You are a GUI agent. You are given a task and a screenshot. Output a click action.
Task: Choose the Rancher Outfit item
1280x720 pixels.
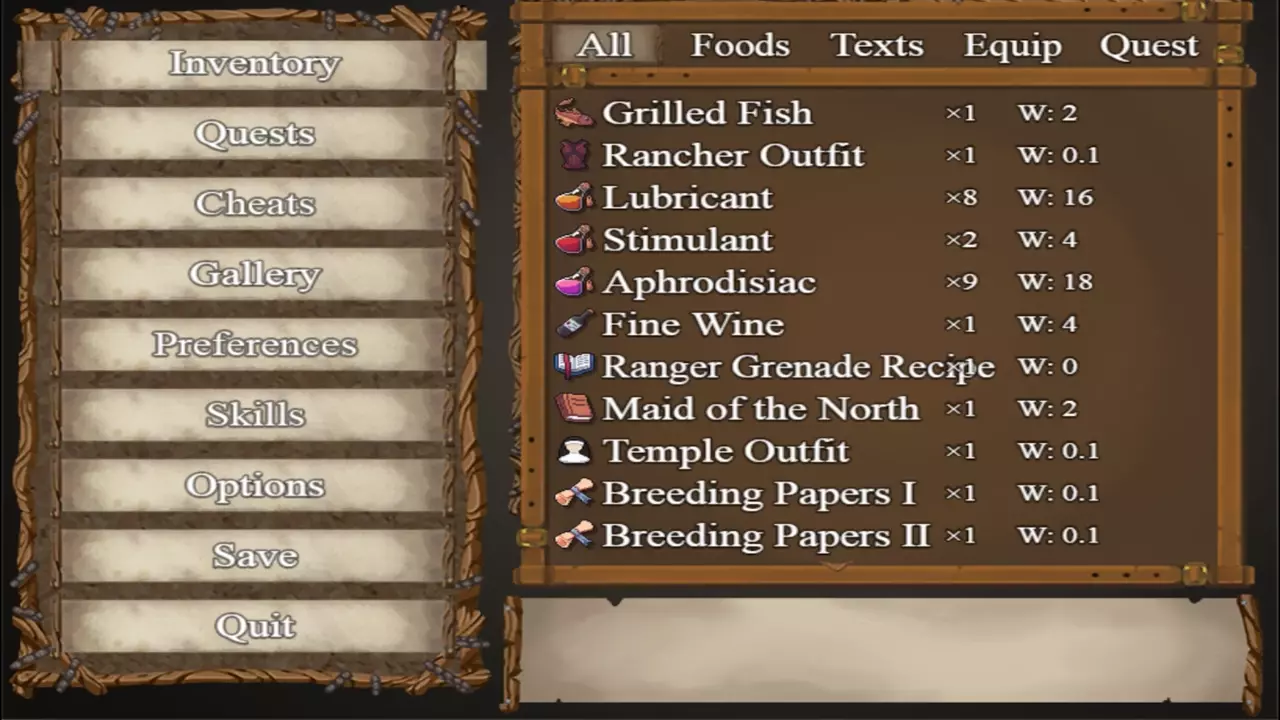point(732,156)
